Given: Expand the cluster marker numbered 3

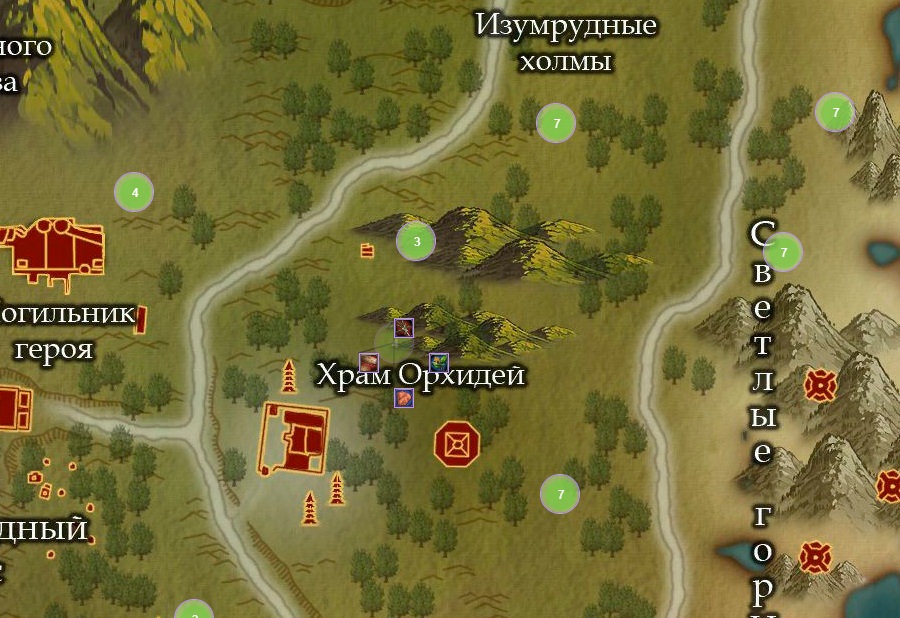Looking at the screenshot, I should [416, 241].
